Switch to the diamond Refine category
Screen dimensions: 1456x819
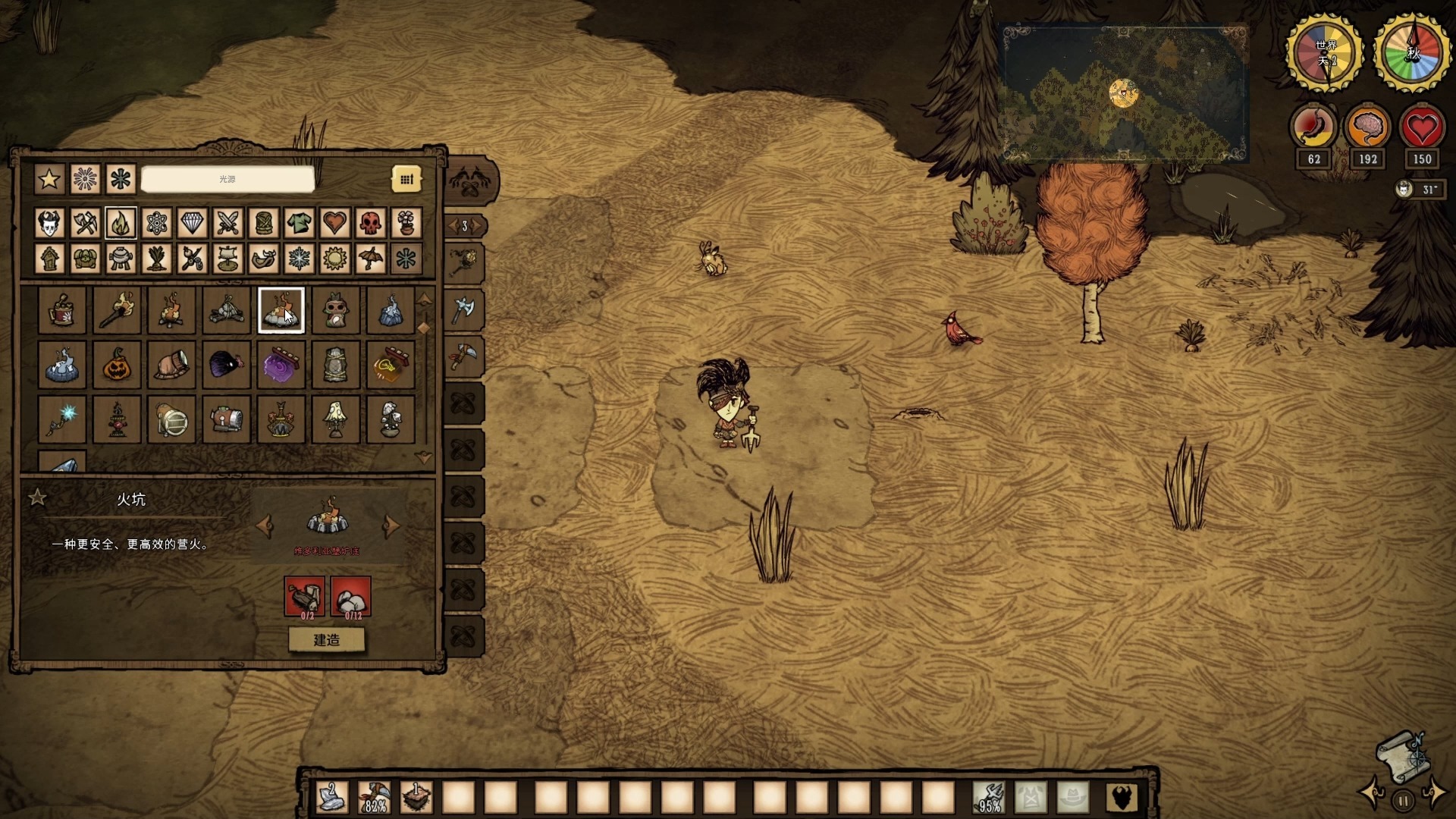tap(192, 223)
